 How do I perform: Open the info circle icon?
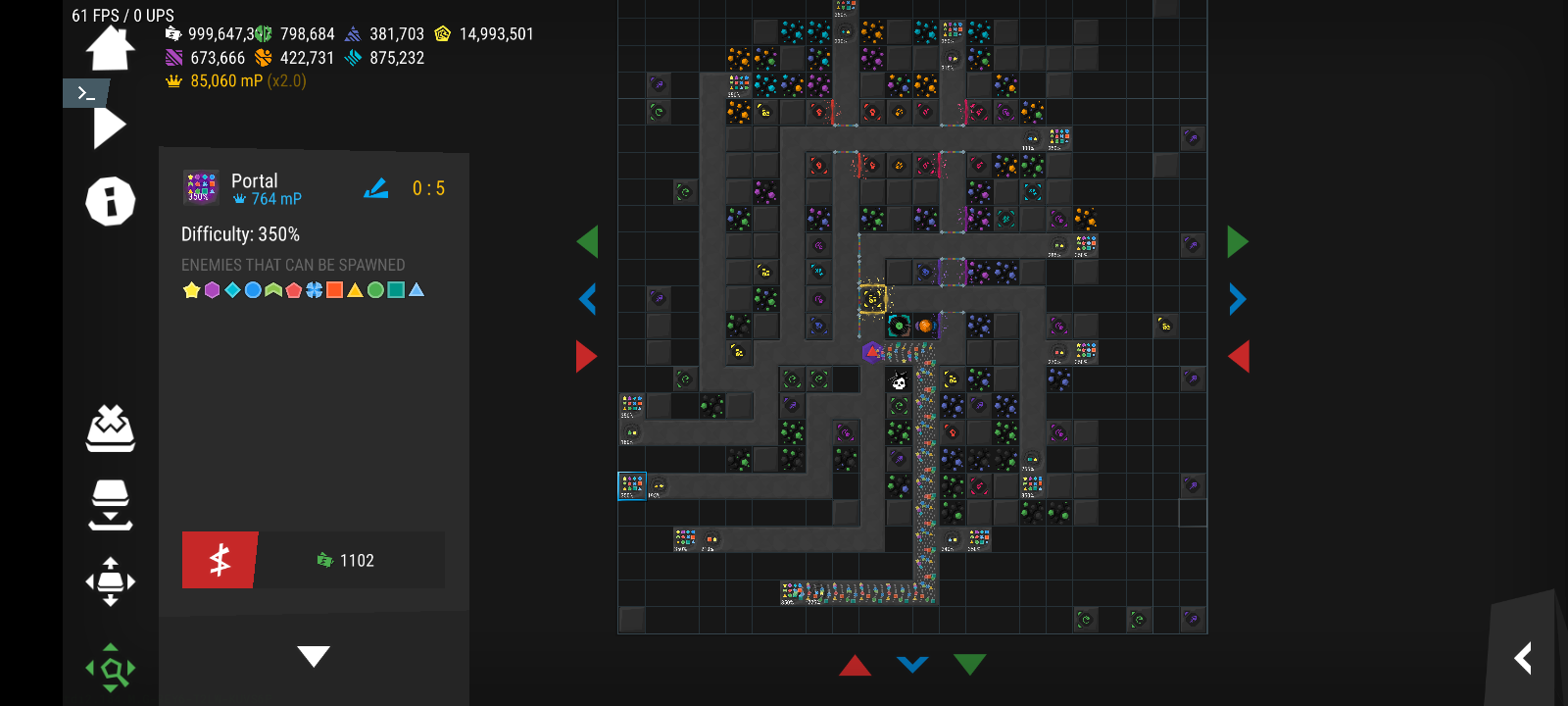coord(110,202)
